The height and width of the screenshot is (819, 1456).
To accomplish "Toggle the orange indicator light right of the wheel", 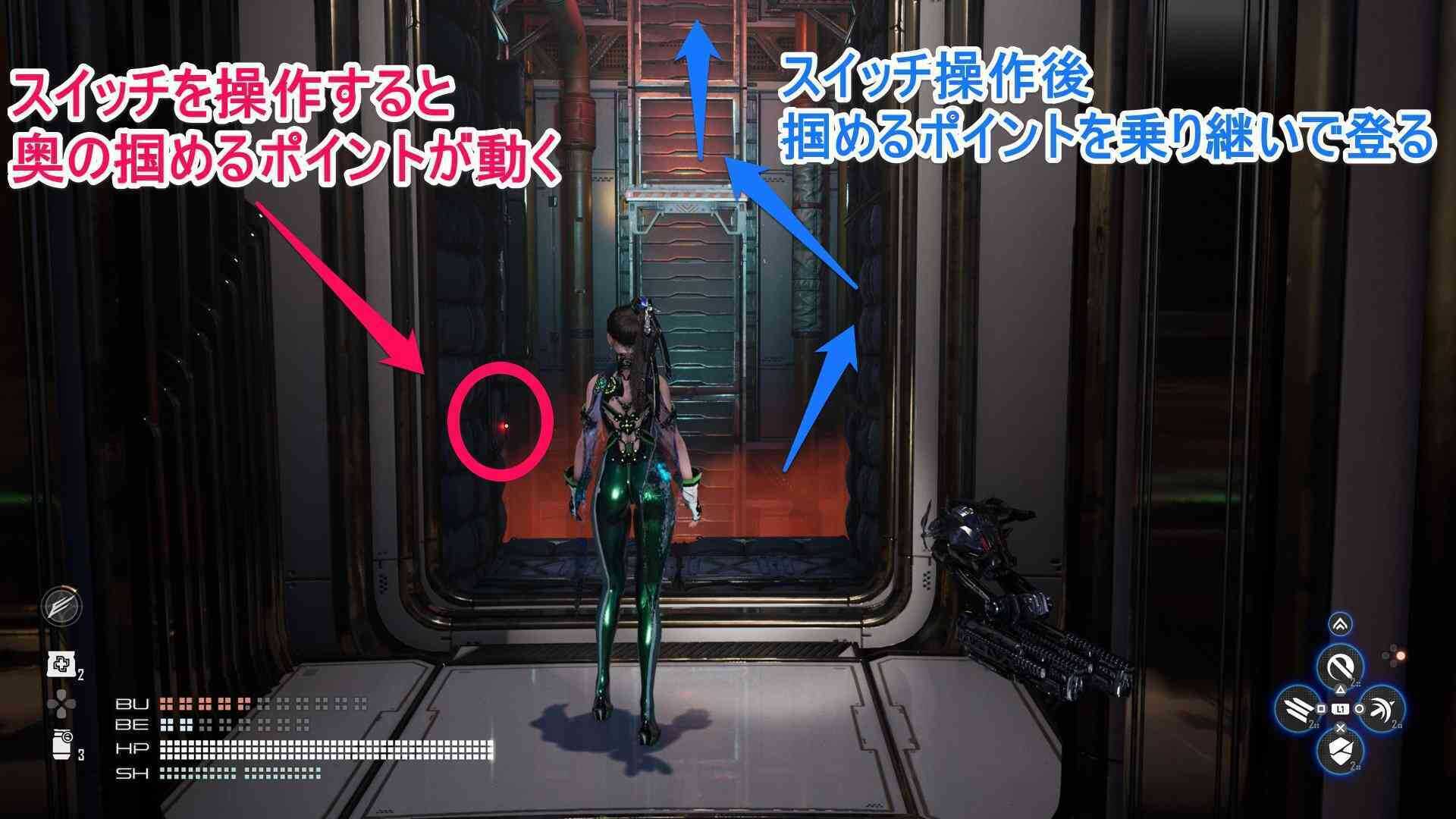I will tap(1401, 655).
